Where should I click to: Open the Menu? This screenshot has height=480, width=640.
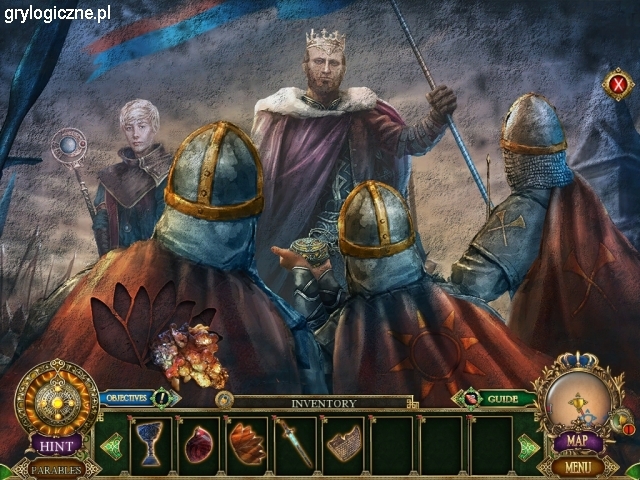[577, 466]
